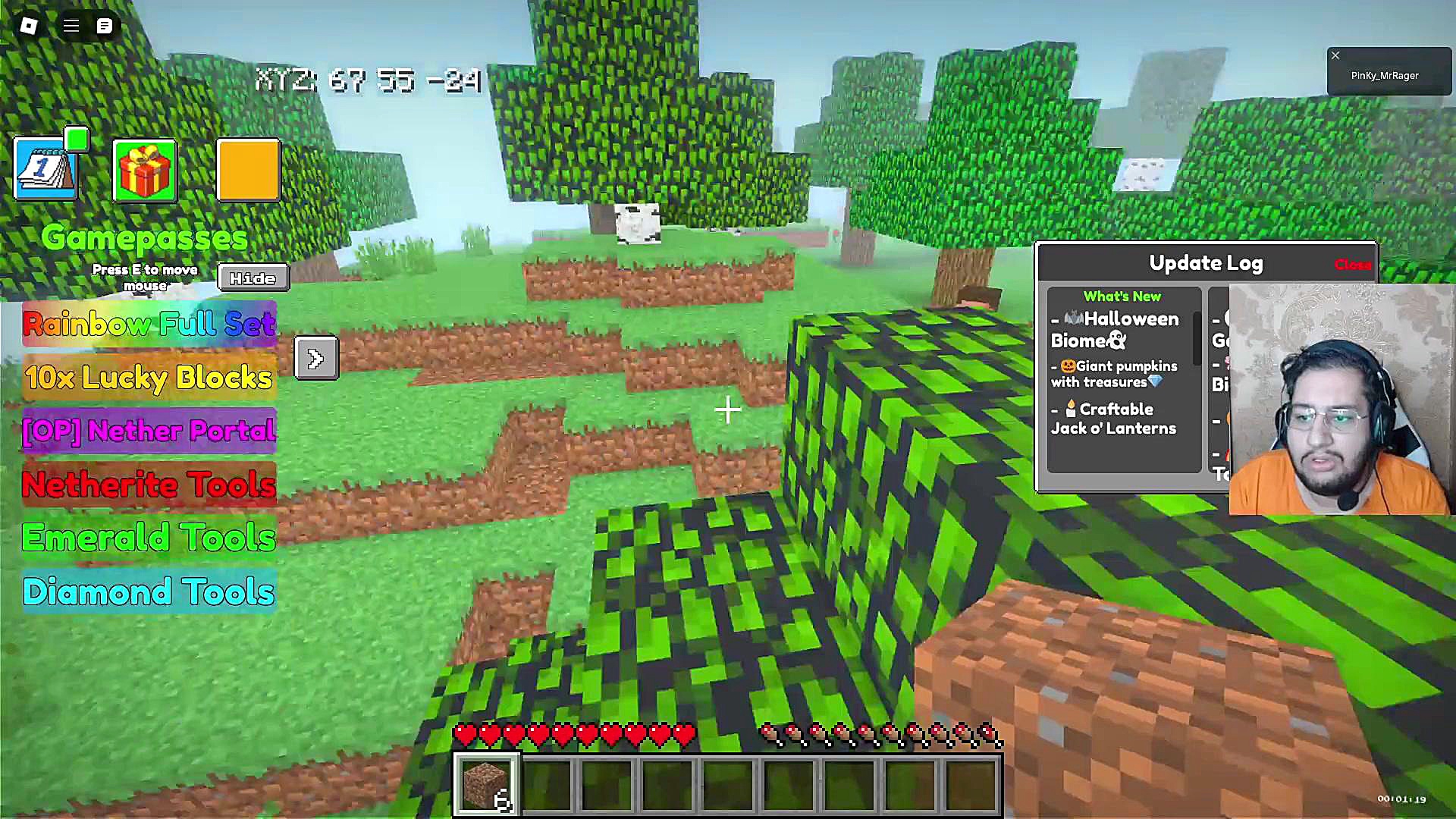The height and width of the screenshot is (819, 1456).
Task: Select the Netherite Tools gamepass
Action: (149, 485)
